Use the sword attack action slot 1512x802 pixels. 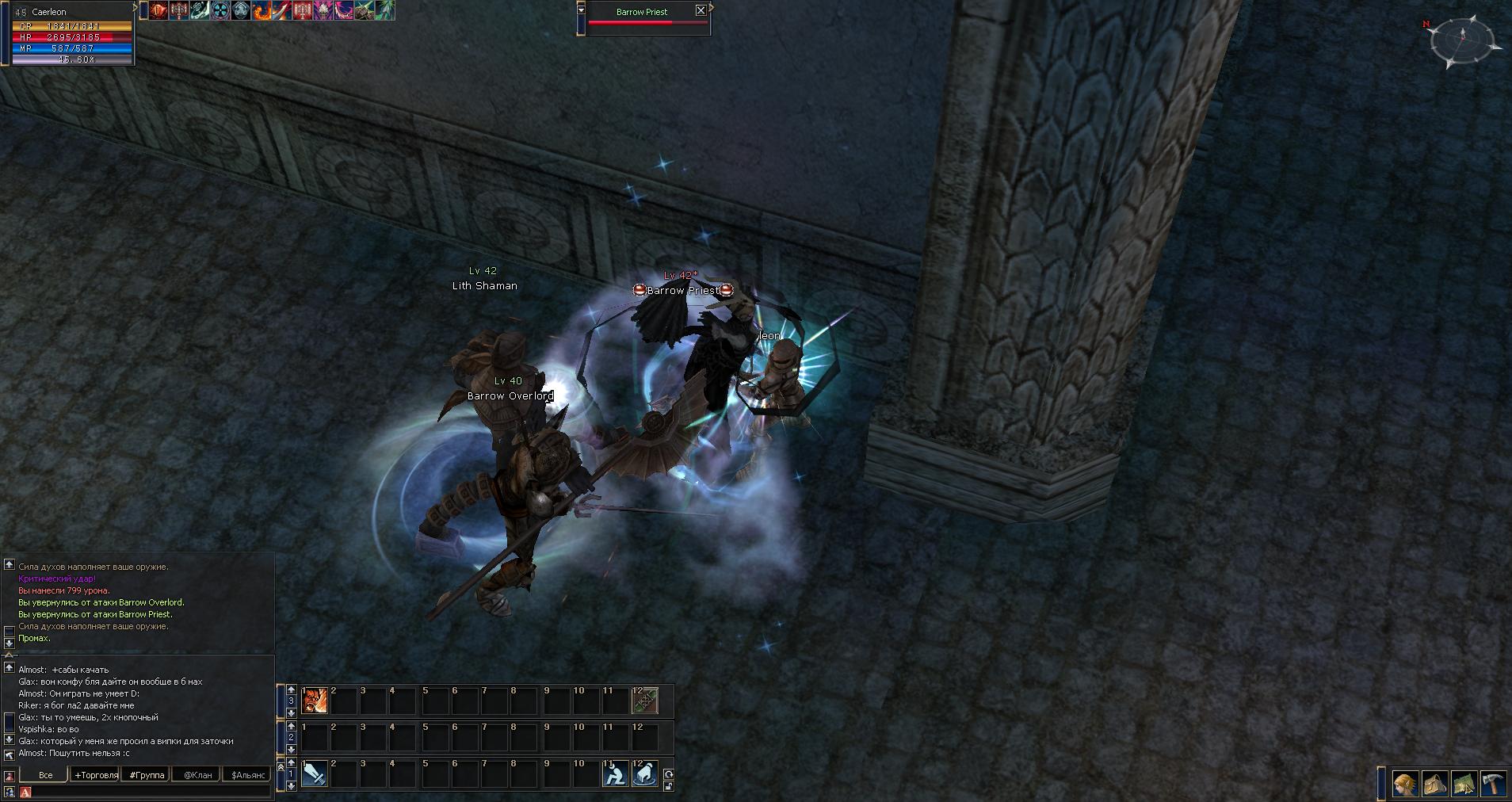click(x=315, y=773)
